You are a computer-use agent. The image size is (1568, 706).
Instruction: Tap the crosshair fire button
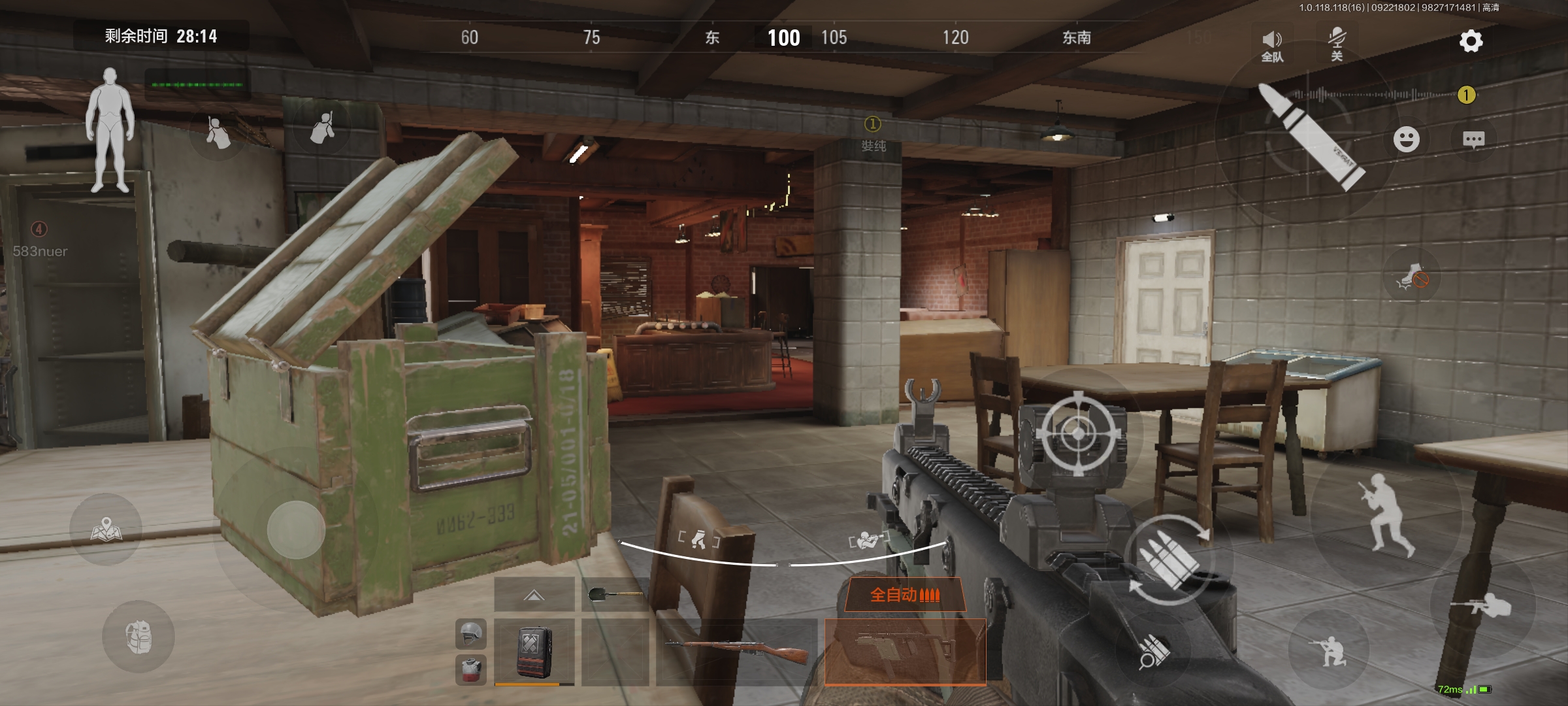click(1078, 433)
